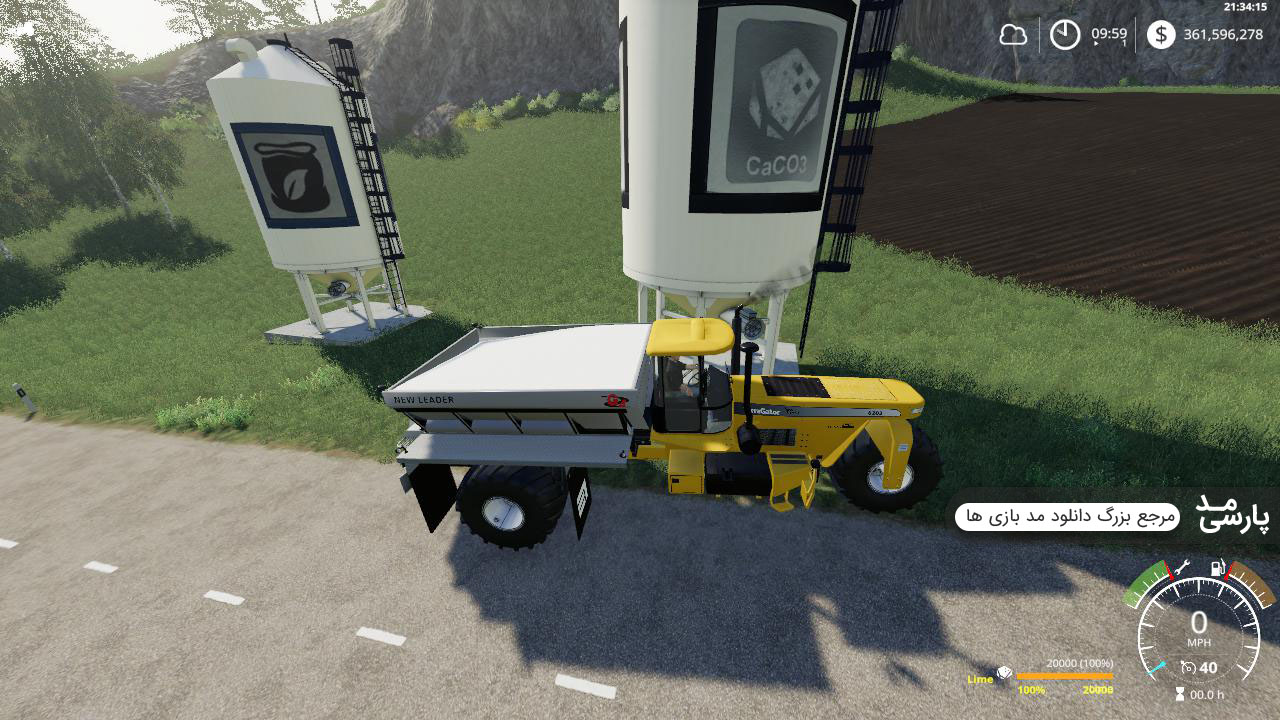Click the Lime fill type icon
The image size is (1280, 720).
click(1003, 674)
